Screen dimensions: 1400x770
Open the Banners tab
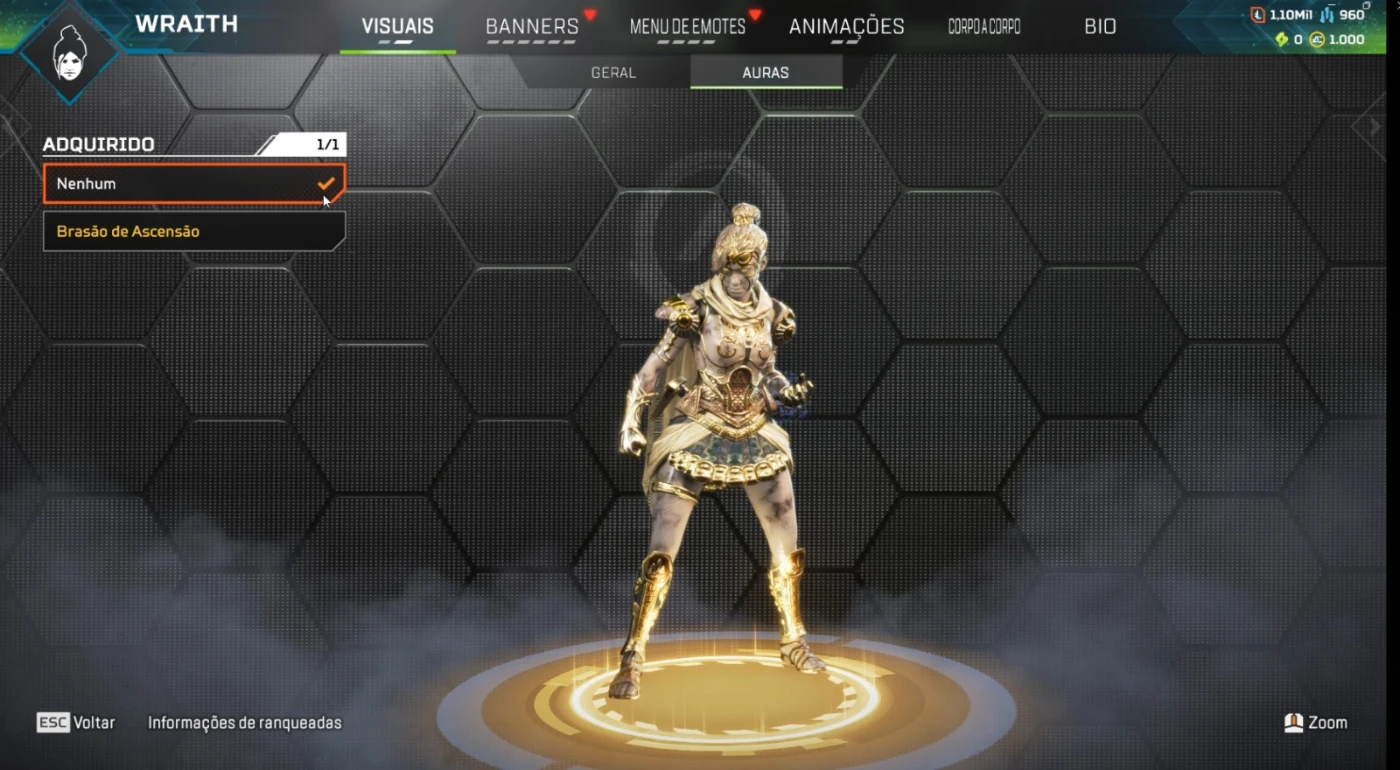[532, 27]
